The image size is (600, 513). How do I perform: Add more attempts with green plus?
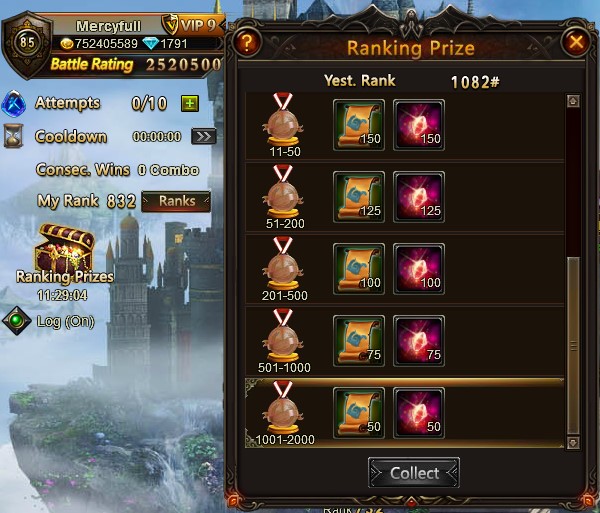188,103
